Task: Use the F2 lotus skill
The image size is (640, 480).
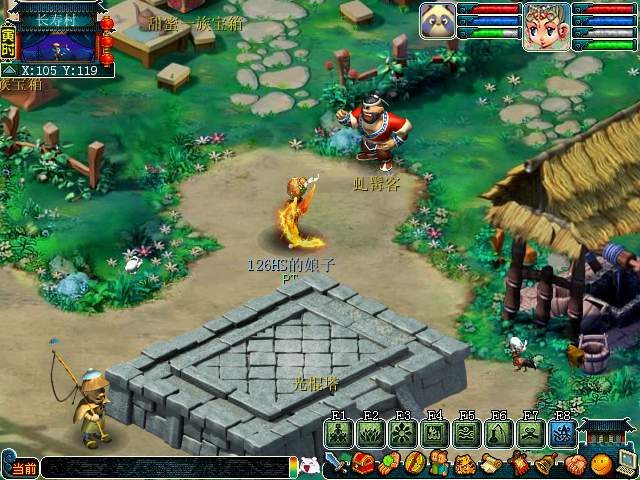Action: 371,433
